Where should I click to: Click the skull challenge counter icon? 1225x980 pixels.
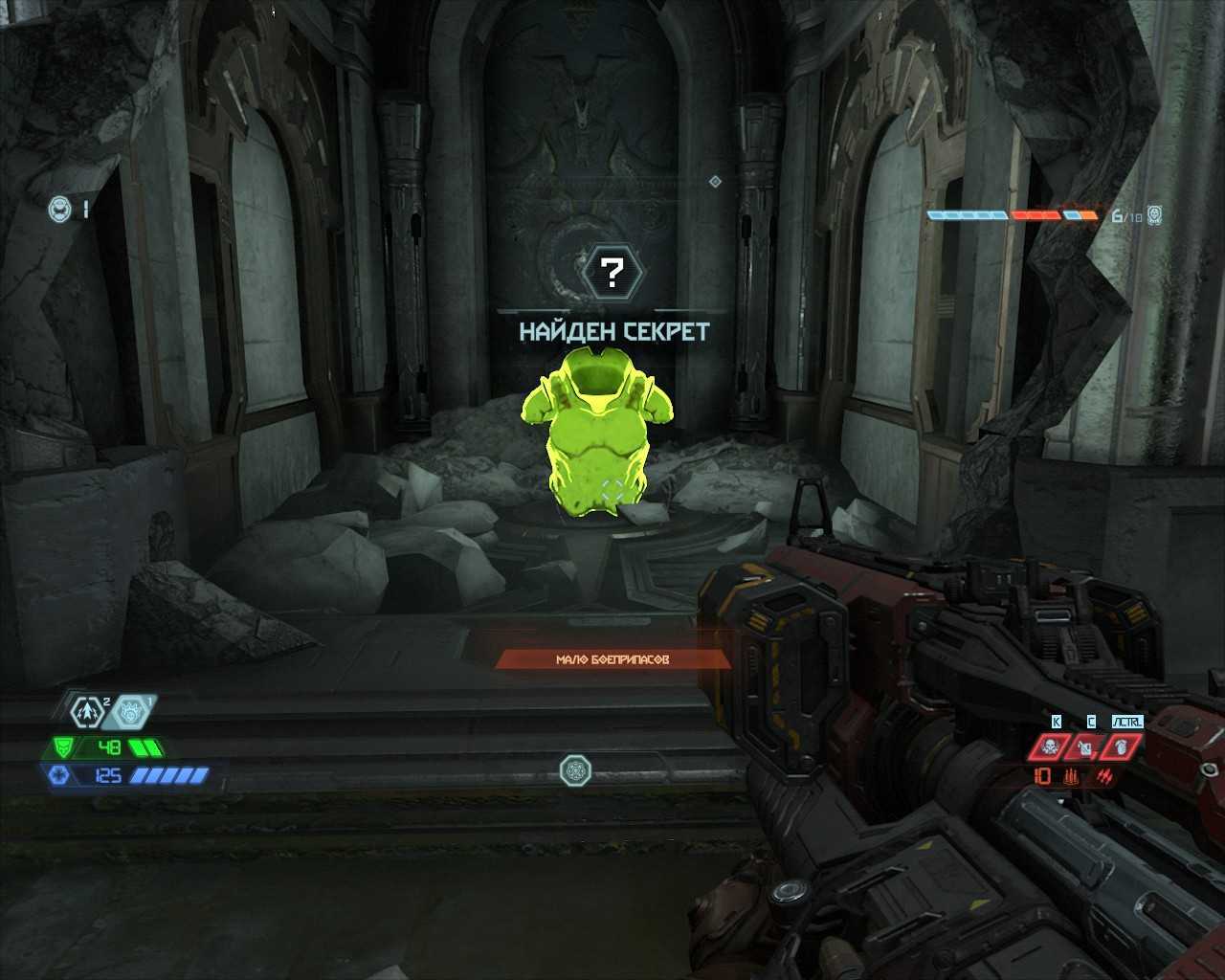1156,215
